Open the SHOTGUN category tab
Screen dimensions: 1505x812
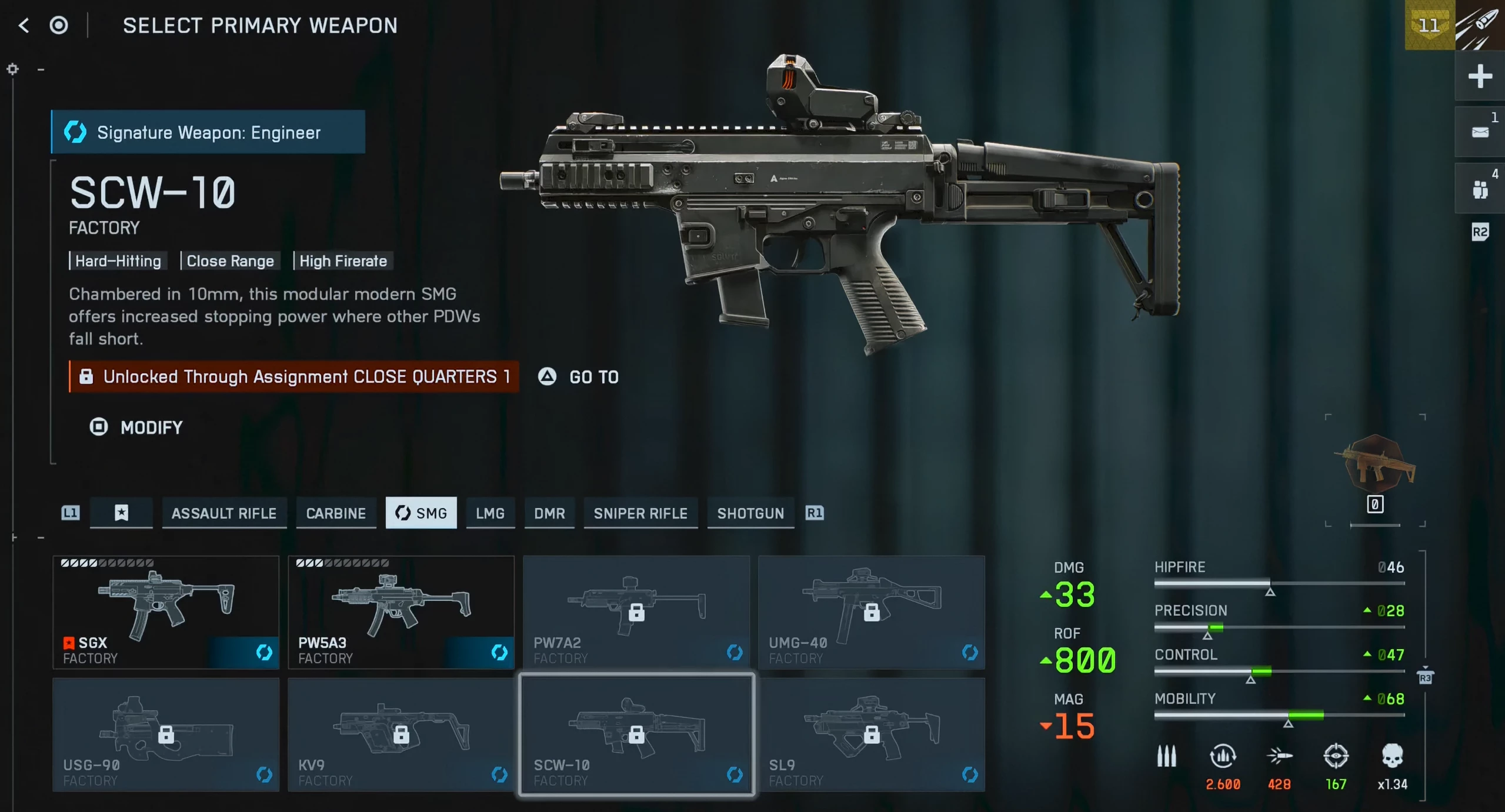[750, 513]
